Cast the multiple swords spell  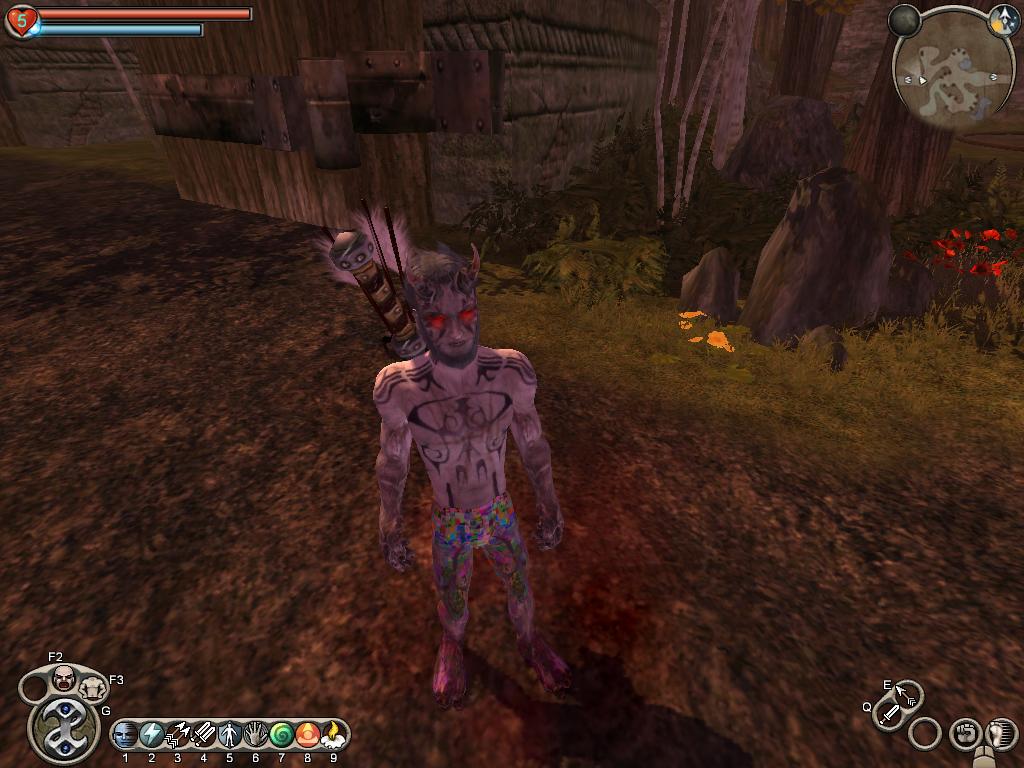[204, 736]
